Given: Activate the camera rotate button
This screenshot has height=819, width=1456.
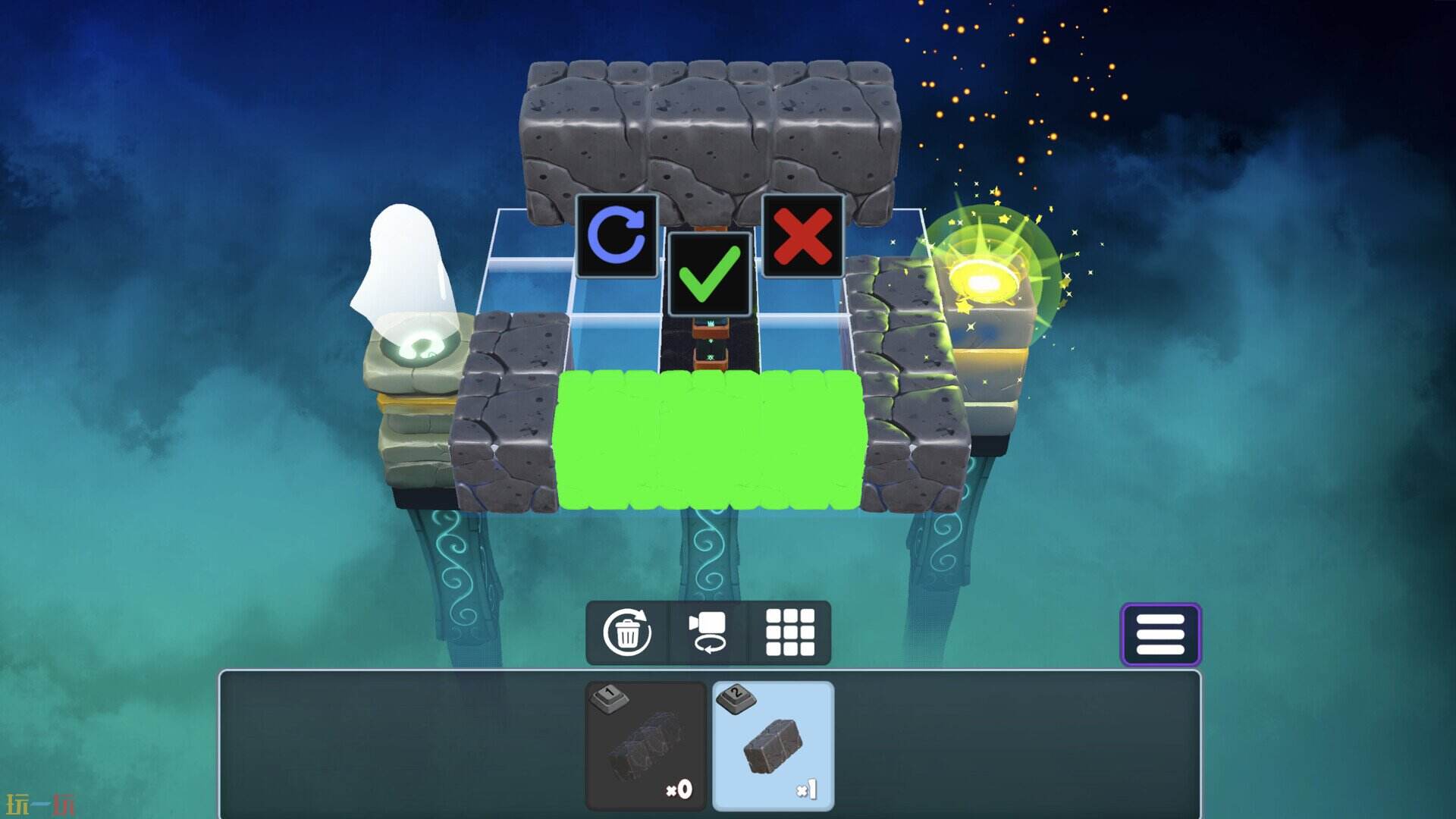Looking at the screenshot, I should 708,632.
